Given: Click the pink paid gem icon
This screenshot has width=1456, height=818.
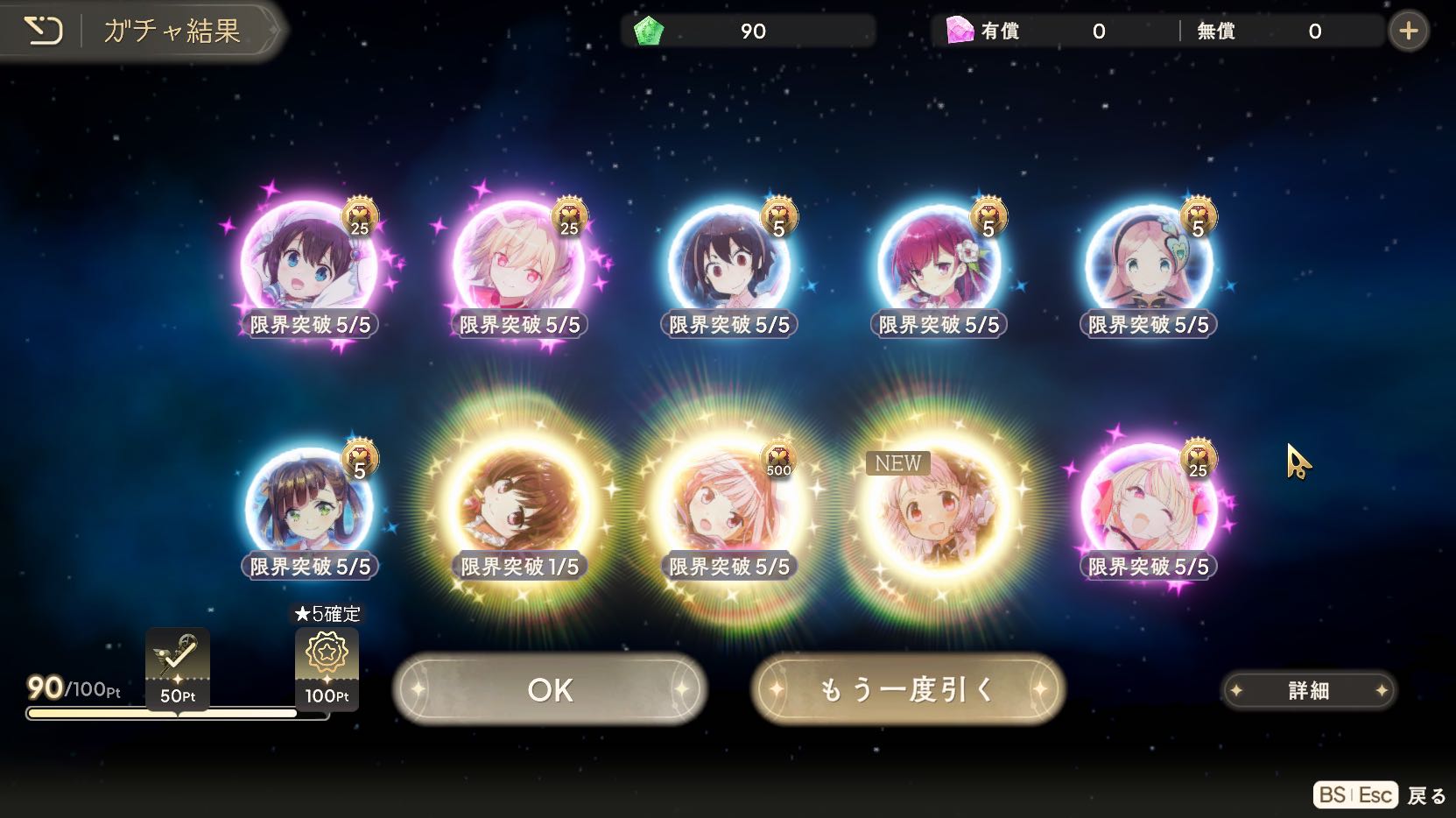Looking at the screenshot, I should coord(960,32).
